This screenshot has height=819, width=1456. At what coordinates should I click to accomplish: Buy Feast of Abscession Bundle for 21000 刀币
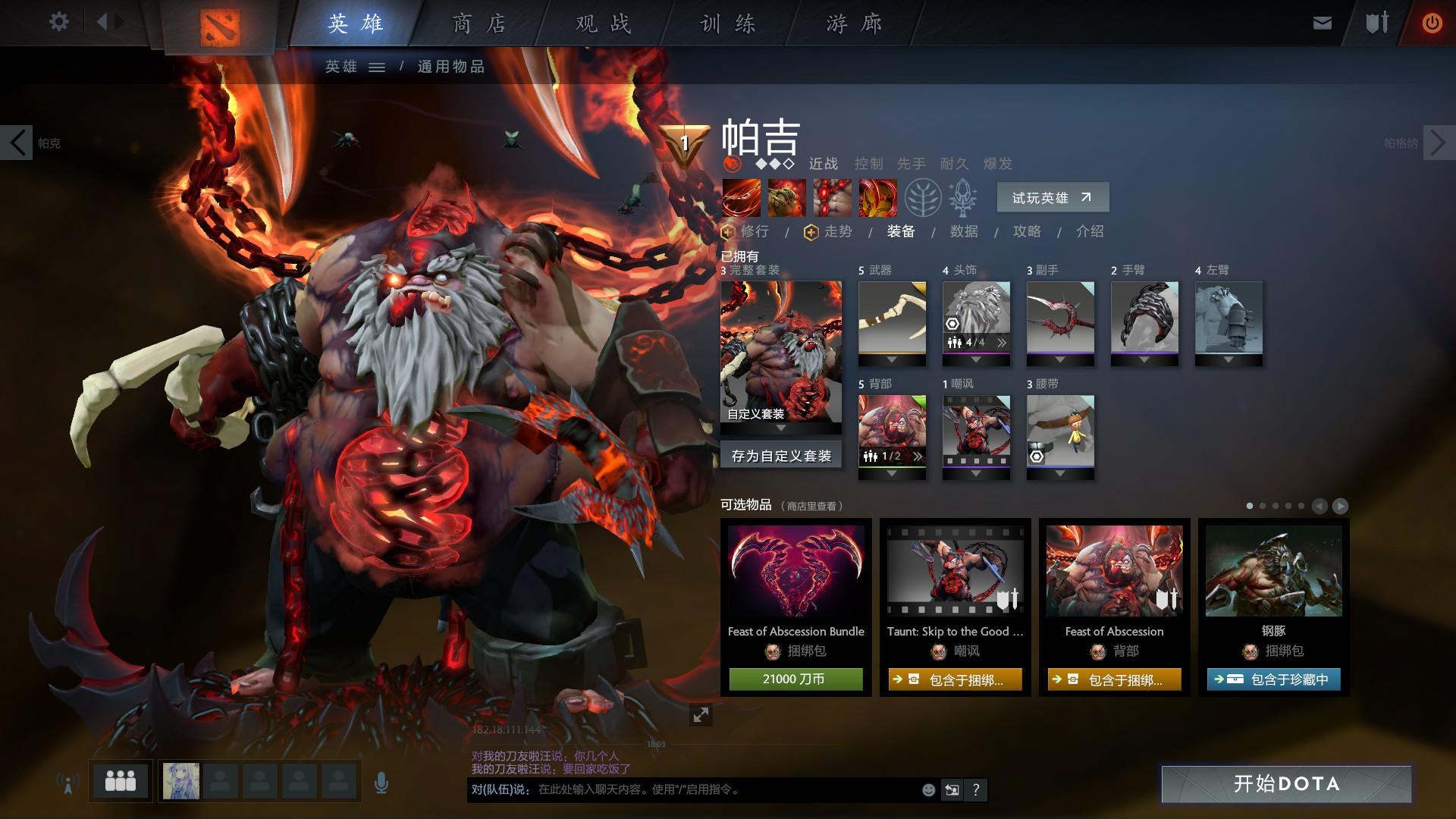coord(795,679)
